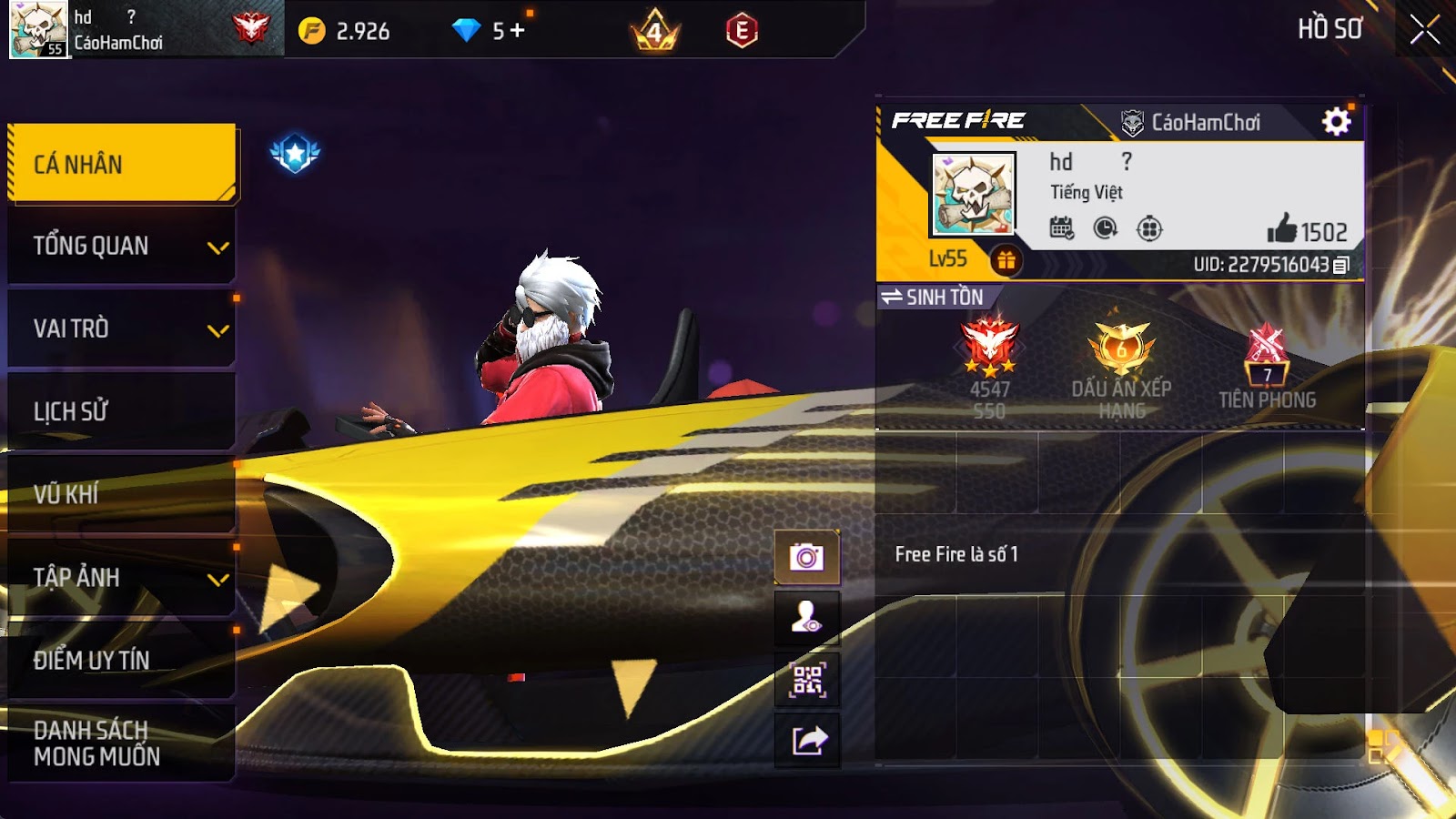
Task: Open the gift icon beside Lv55
Action: [1006, 260]
